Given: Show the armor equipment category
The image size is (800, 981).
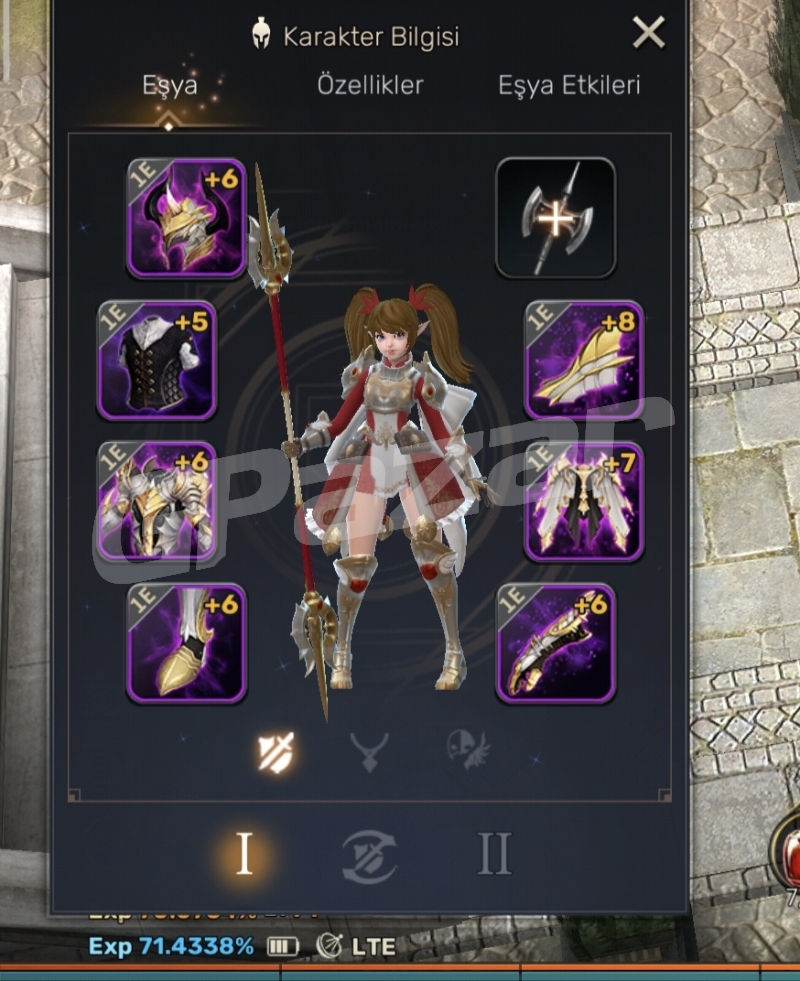Looking at the screenshot, I should pyautogui.click(x=274, y=751).
